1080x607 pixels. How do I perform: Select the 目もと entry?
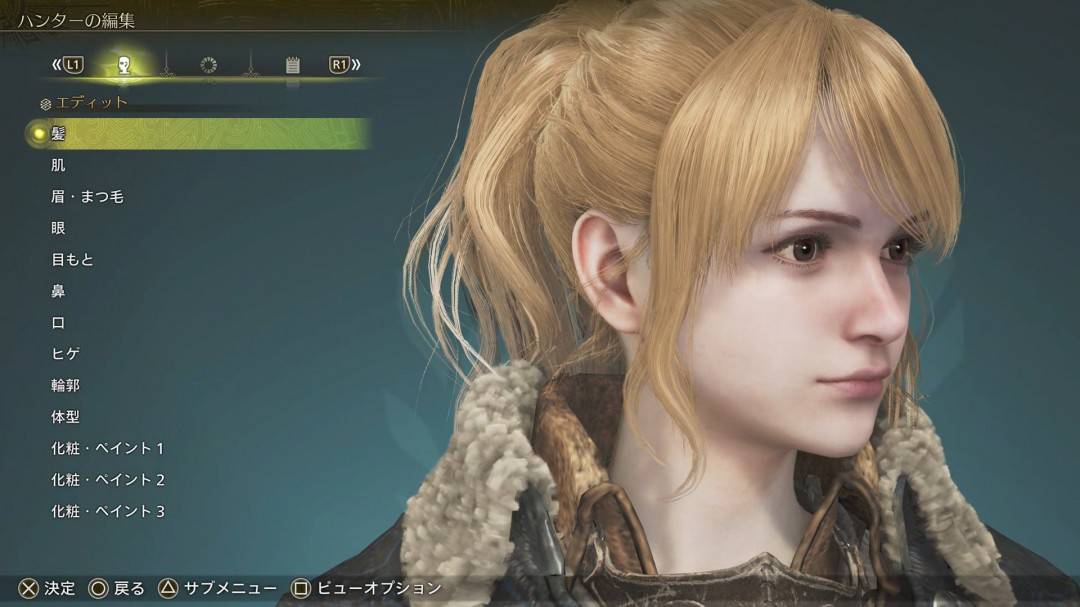click(72, 260)
